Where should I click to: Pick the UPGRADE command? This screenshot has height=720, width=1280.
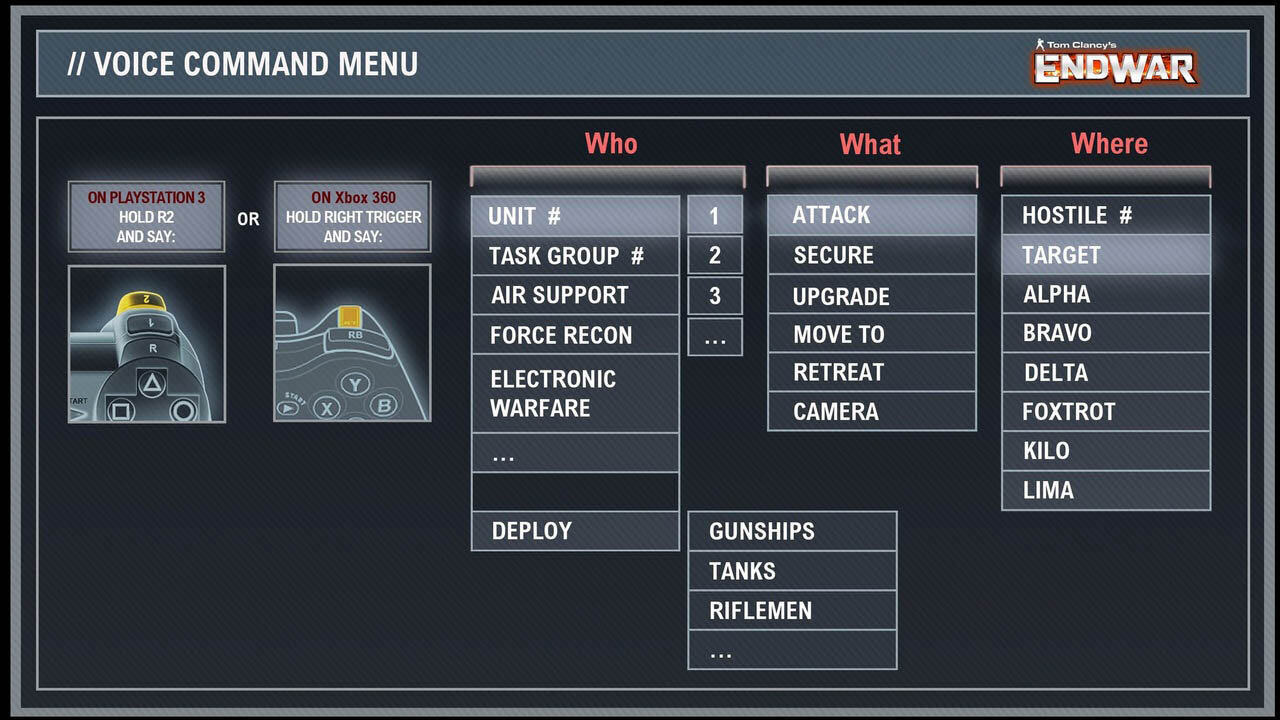click(x=871, y=296)
